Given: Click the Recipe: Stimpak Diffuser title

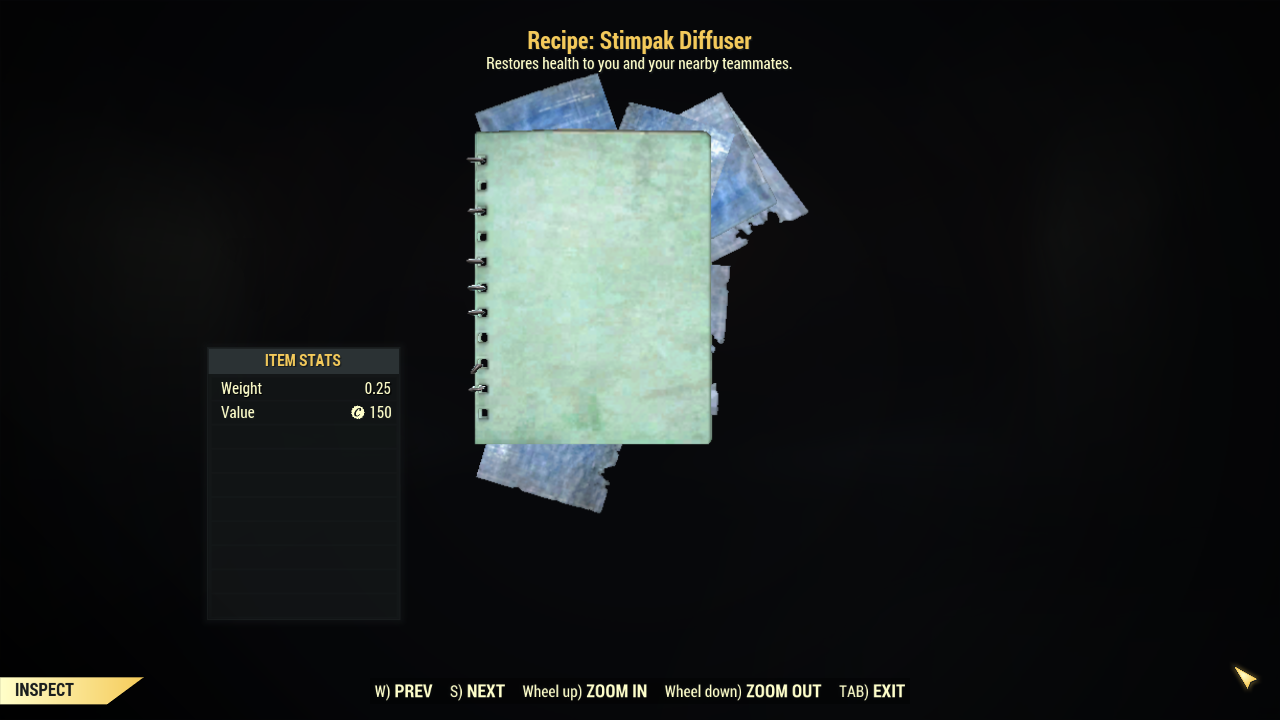Looking at the screenshot, I should [x=639, y=41].
